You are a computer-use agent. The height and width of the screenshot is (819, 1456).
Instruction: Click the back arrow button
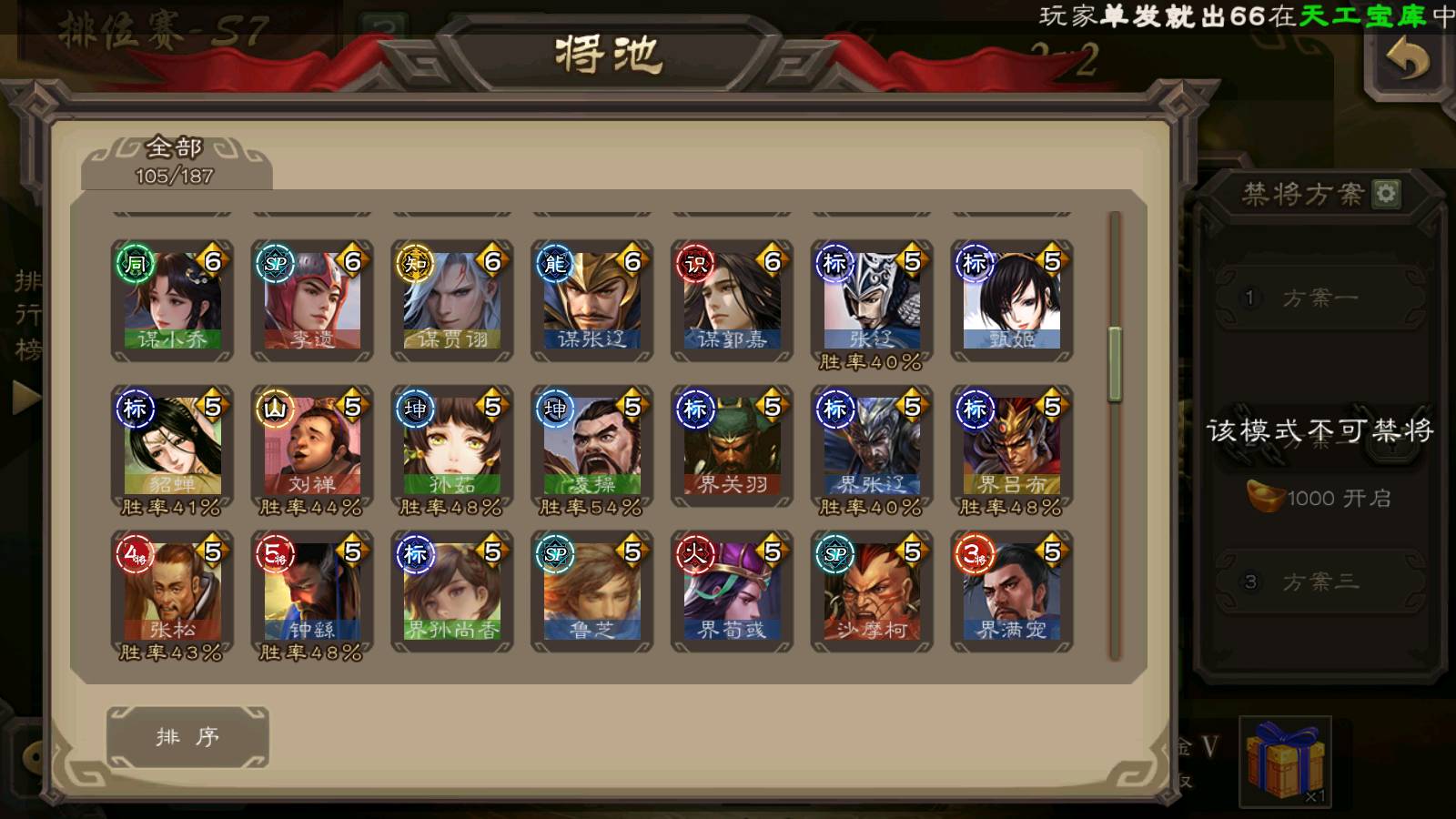pos(1408,63)
